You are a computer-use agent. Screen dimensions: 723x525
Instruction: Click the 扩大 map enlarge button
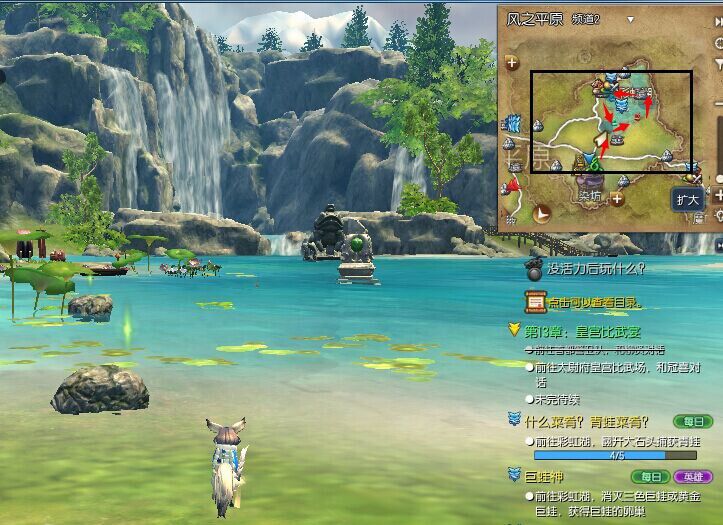point(687,198)
